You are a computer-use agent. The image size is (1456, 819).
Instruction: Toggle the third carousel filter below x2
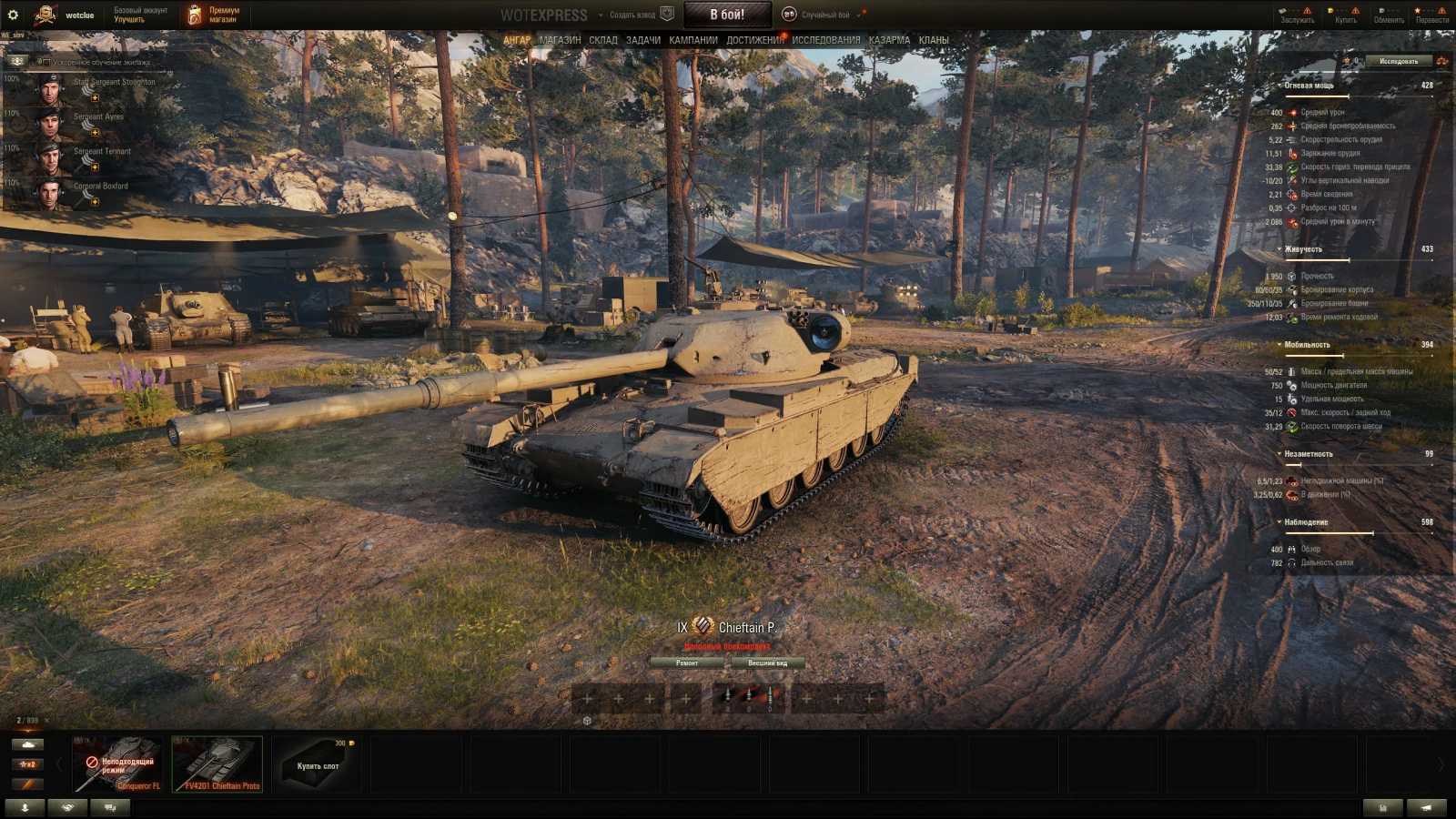click(27, 784)
